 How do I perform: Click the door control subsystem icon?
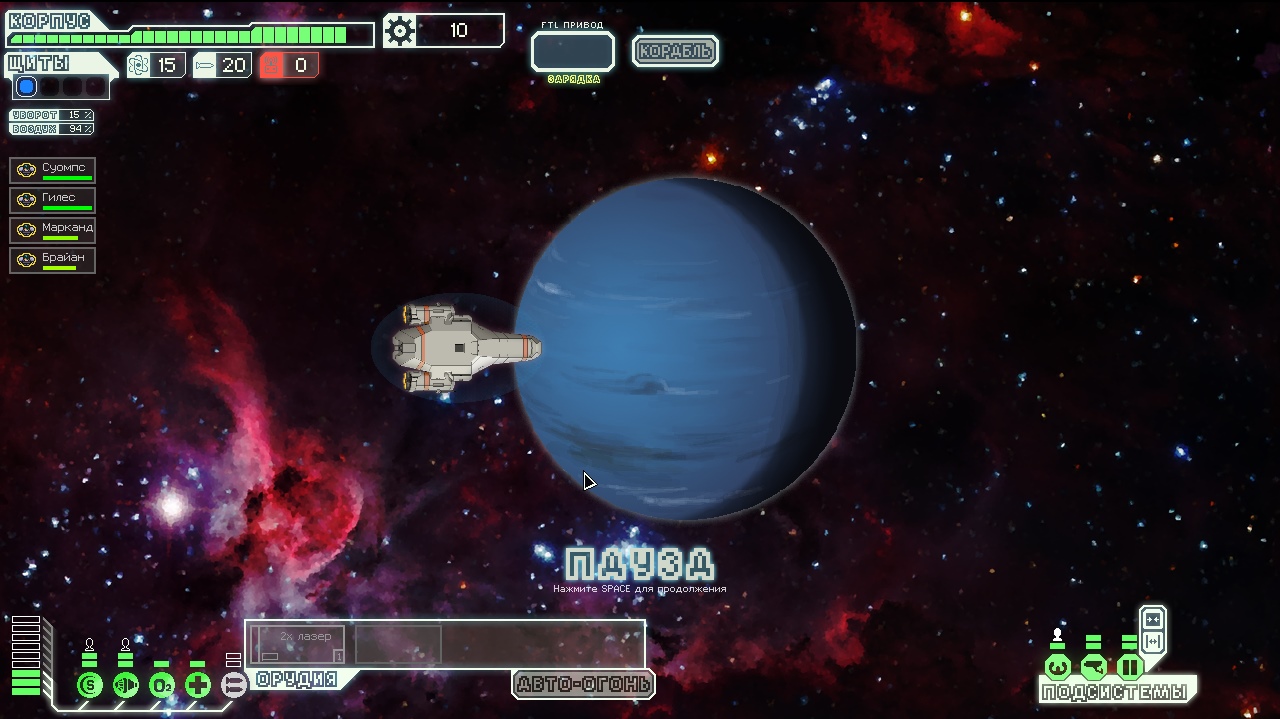[1129, 667]
